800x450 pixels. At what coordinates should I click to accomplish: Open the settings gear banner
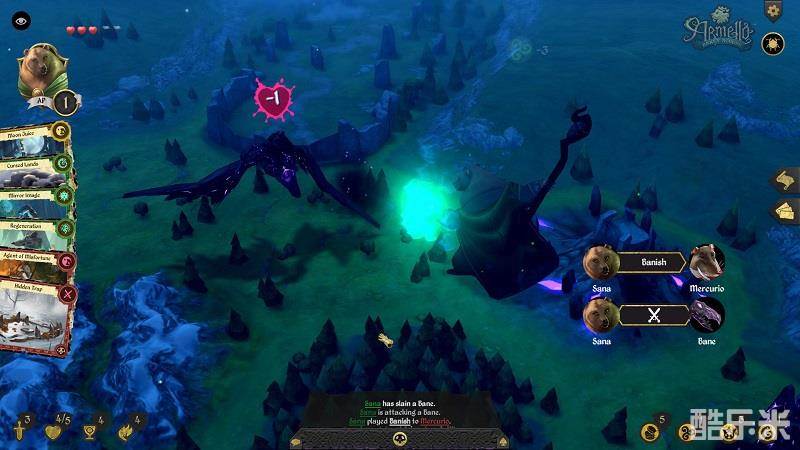pos(772,10)
